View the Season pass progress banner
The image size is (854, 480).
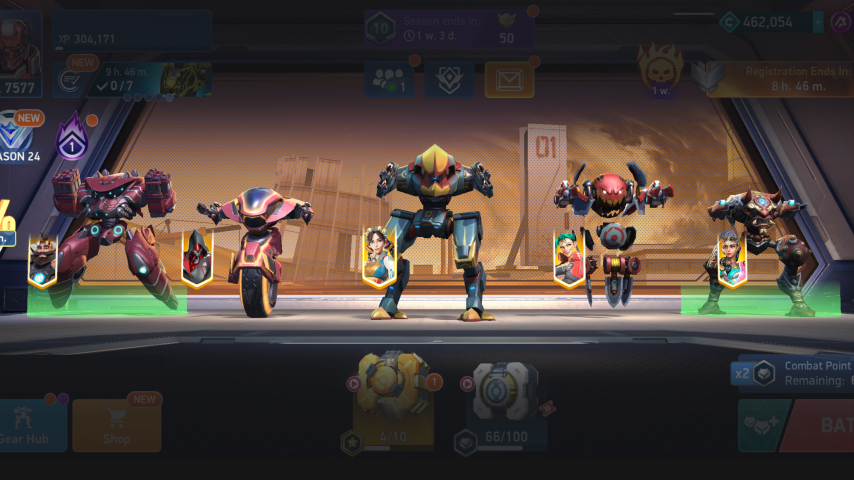pyautogui.click(x=448, y=29)
